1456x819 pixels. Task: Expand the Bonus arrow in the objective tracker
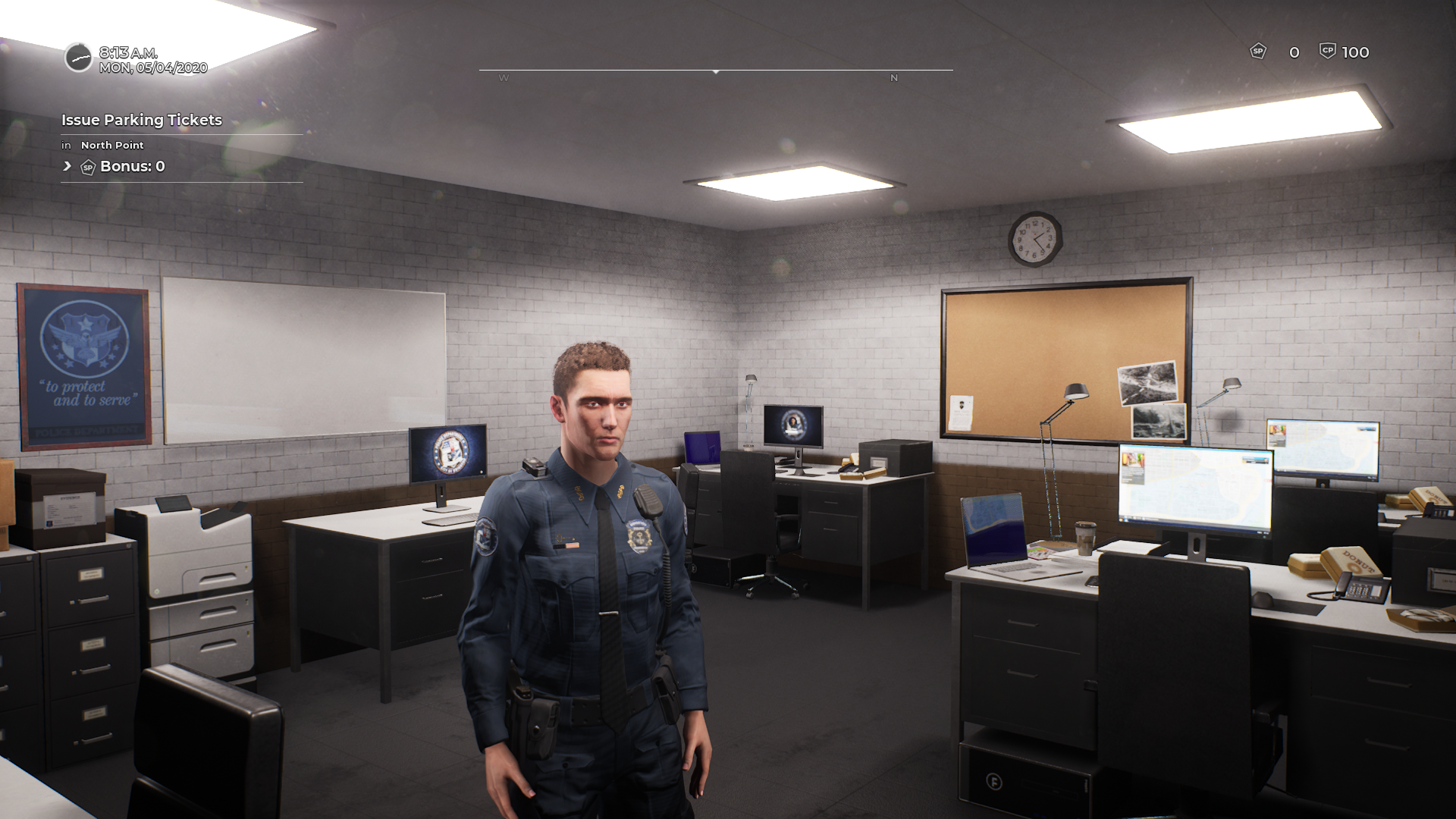tap(67, 166)
